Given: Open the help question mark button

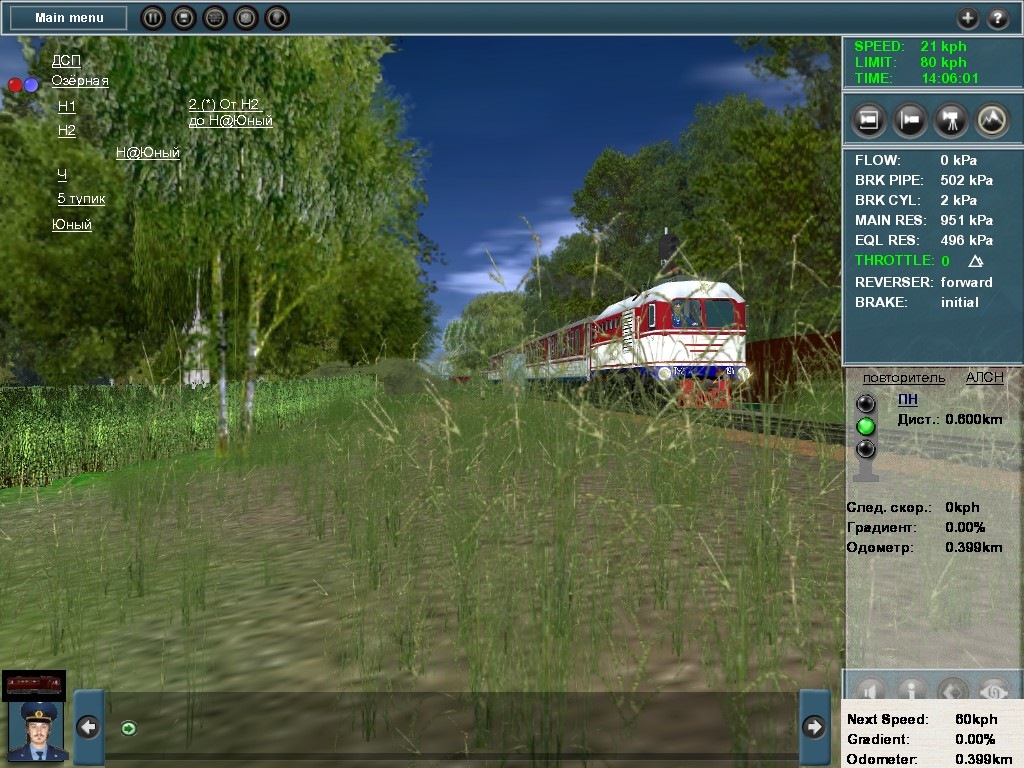Looking at the screenshot, I should 998,18.
